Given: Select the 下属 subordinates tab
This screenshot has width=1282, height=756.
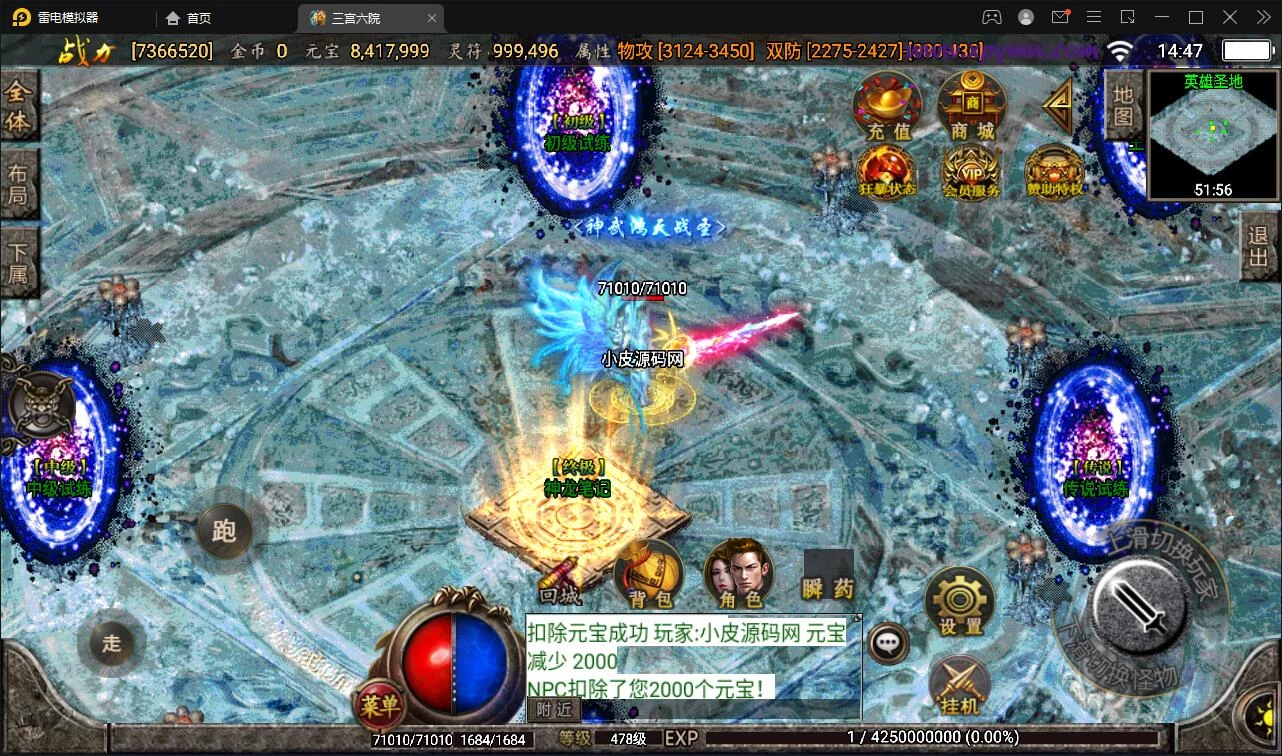Looking at the screenshot, I should pyautogui.click(x=18, y=262).
